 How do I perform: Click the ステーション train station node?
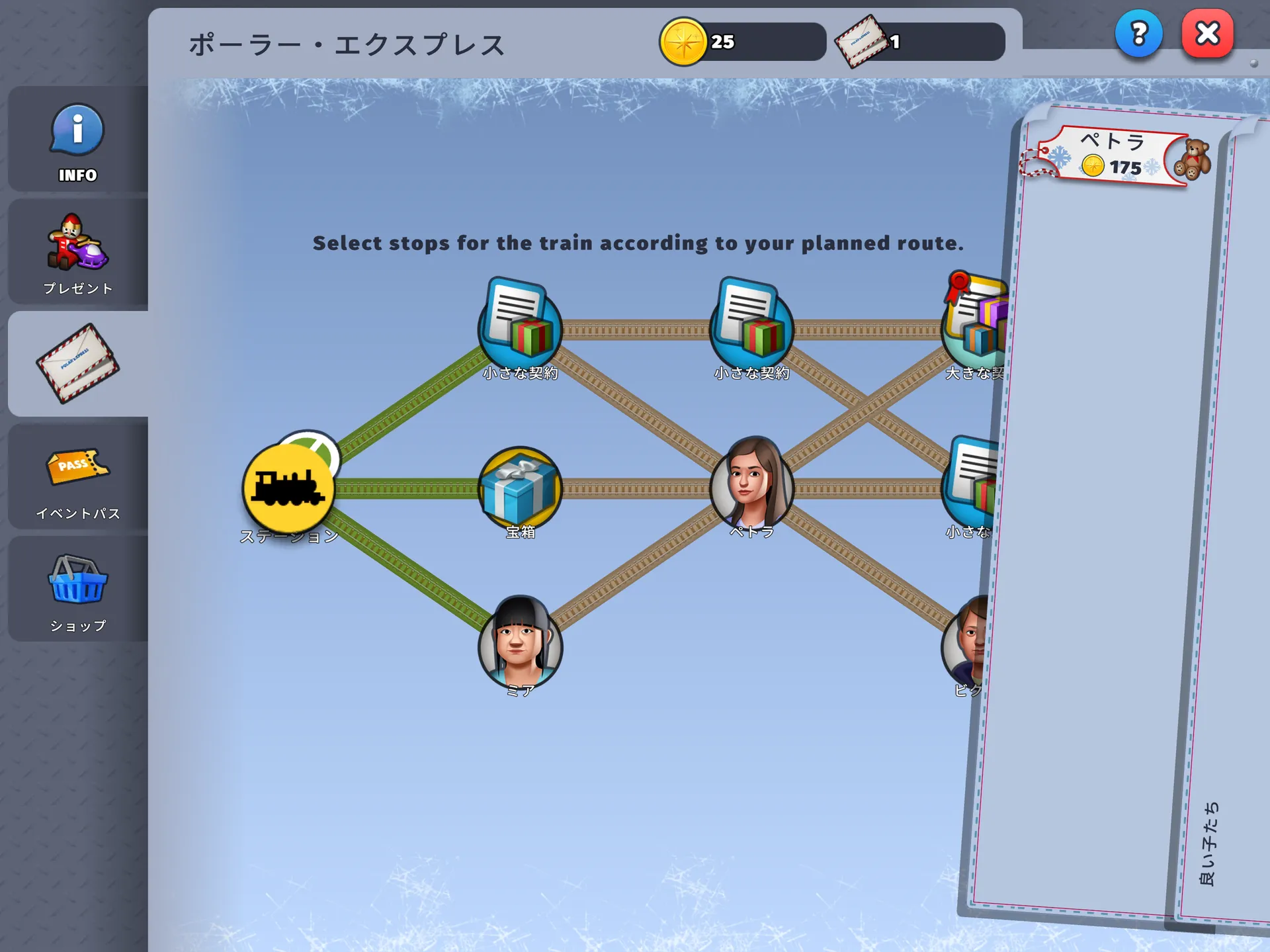tap(288, 488)
